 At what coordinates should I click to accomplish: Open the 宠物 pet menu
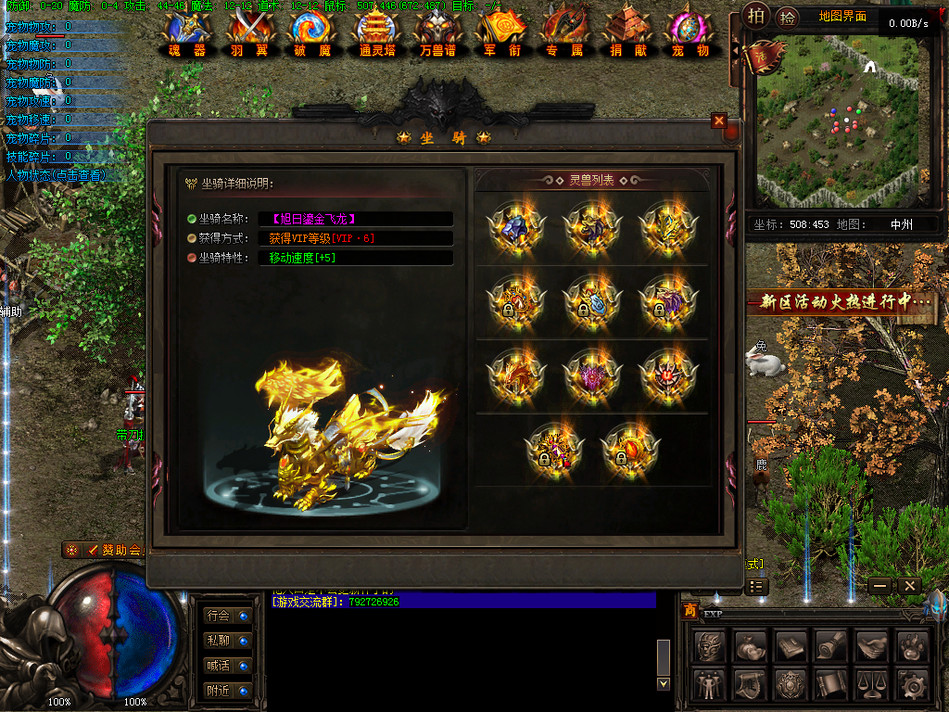pyautogui.click(x=689, y=33)
